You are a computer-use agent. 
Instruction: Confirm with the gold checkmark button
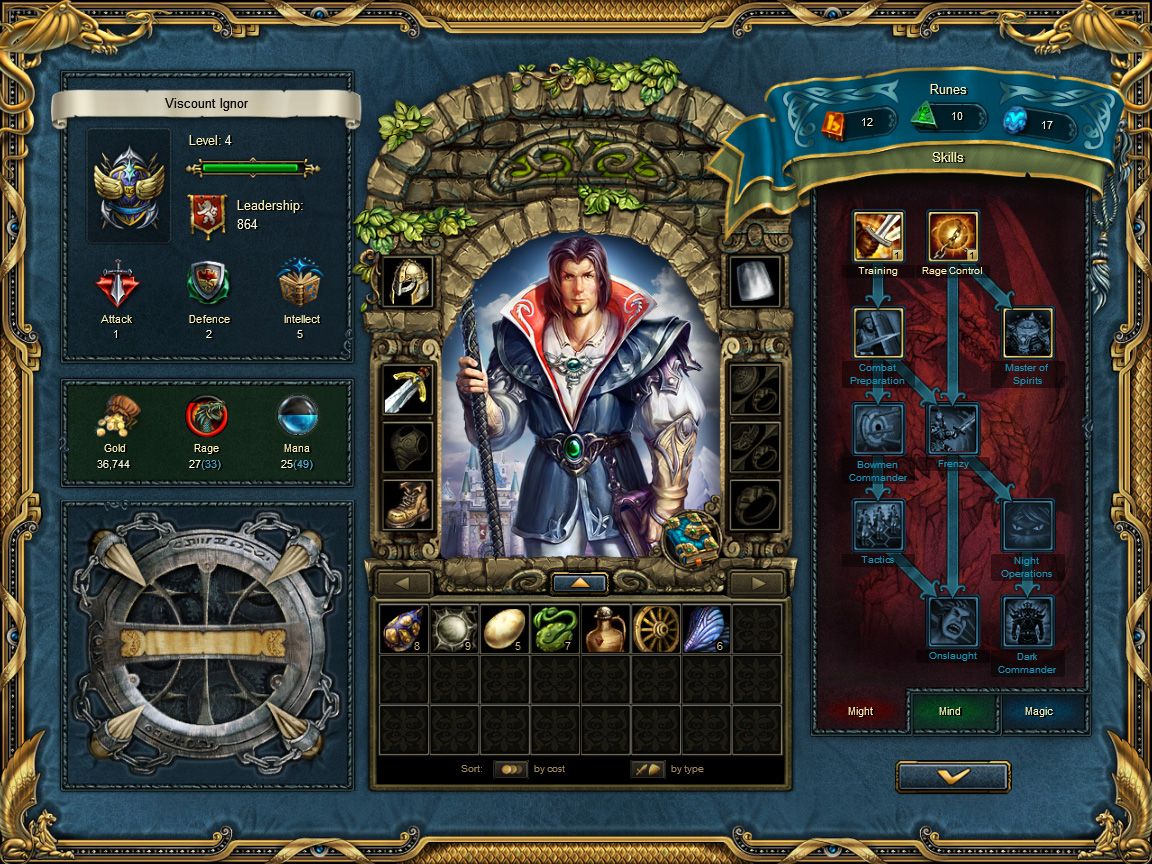[x=952, y=776]
